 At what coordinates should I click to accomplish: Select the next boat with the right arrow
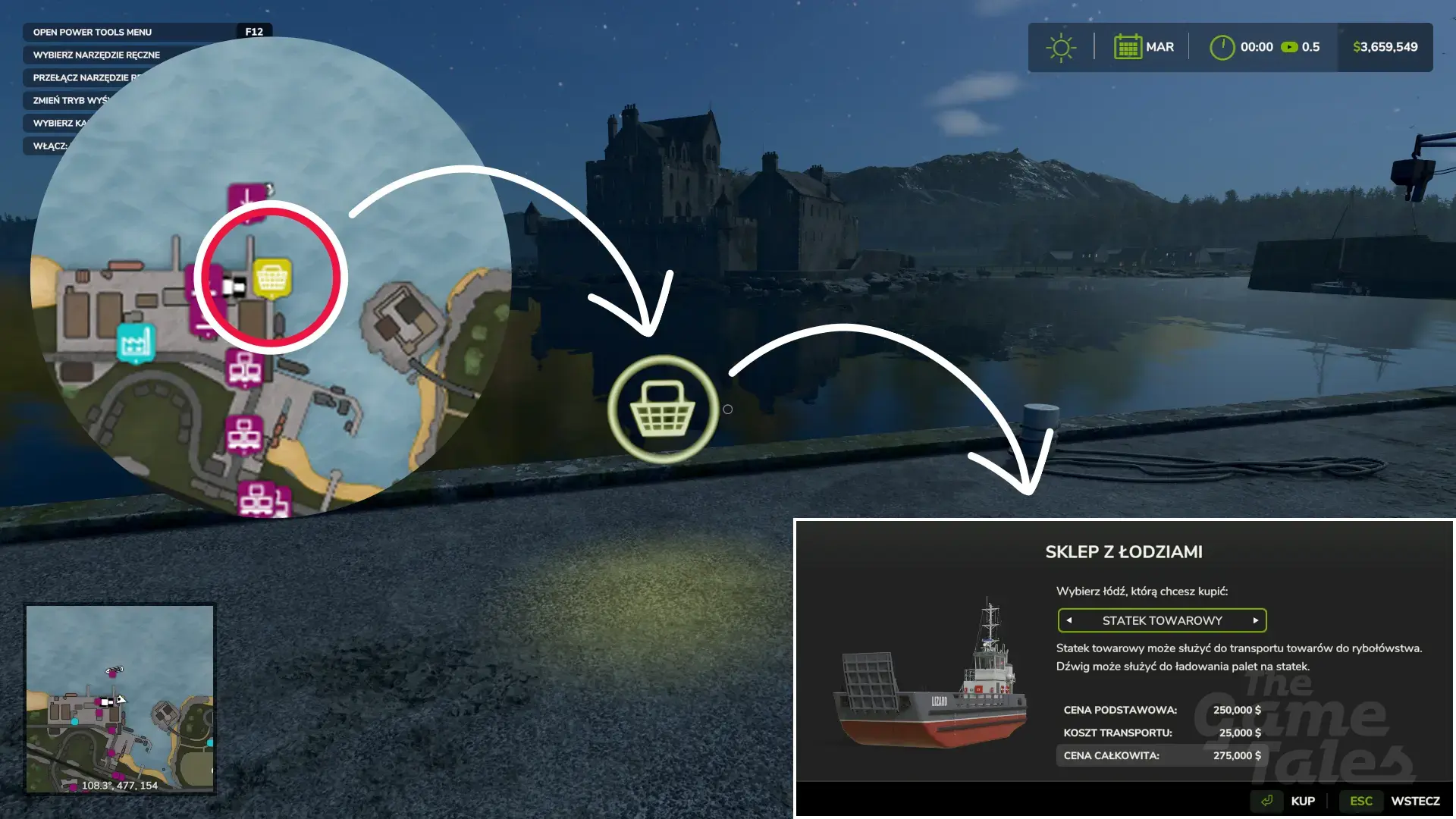point(1255,620)
